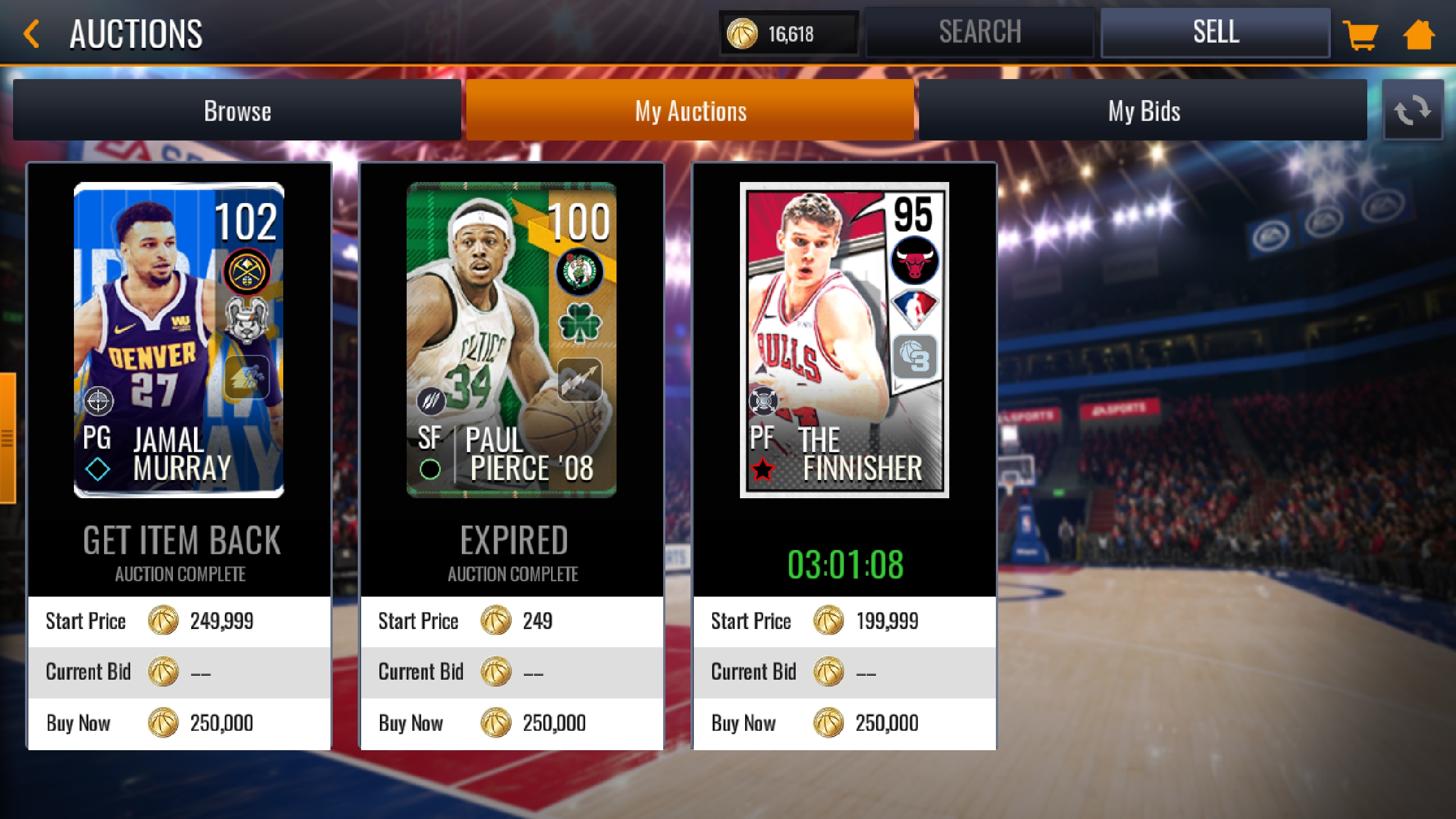
Task: Select the My Bids tab
Action: (x=1141, y=111)
